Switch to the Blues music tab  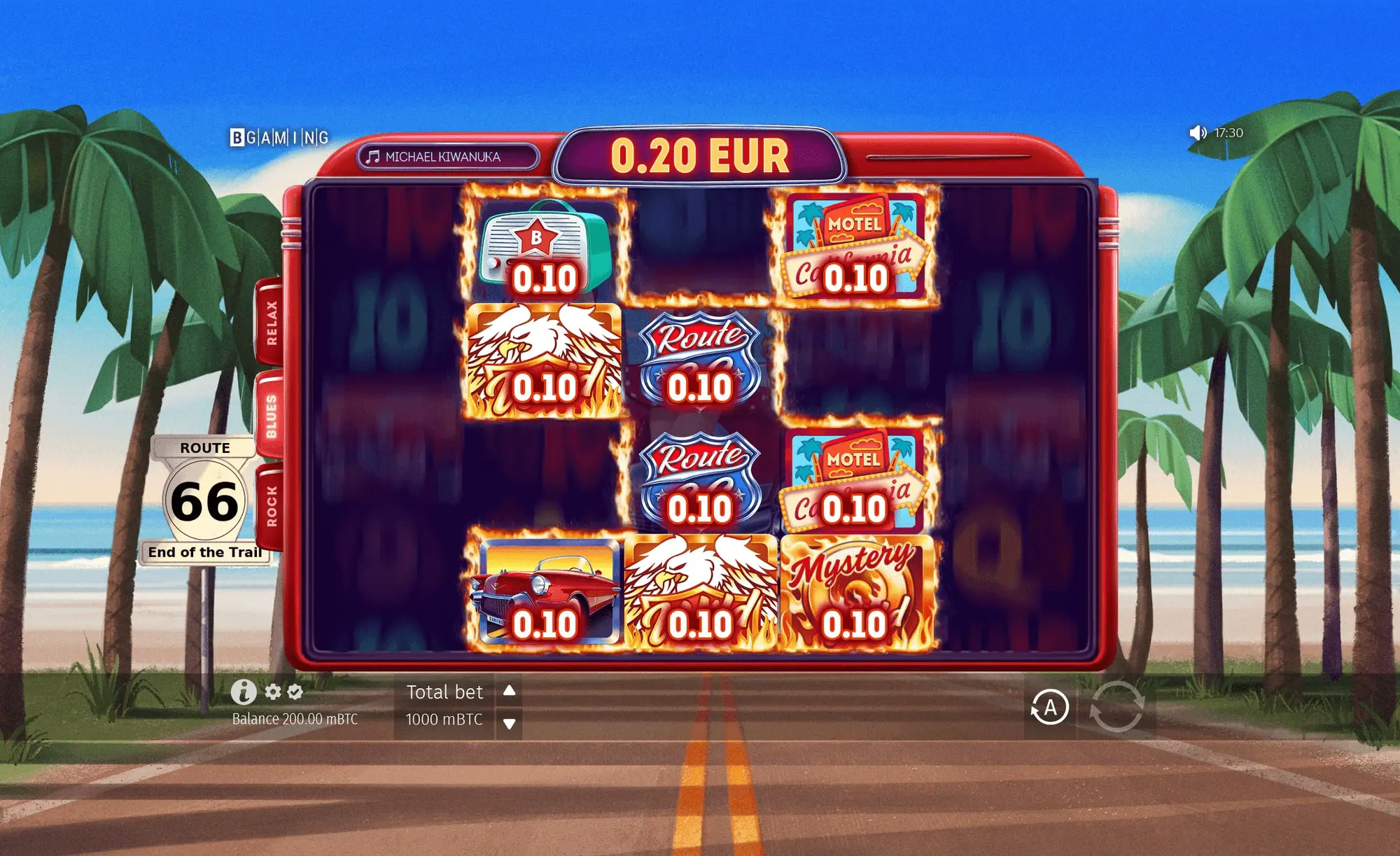click(x=271, y=416)
